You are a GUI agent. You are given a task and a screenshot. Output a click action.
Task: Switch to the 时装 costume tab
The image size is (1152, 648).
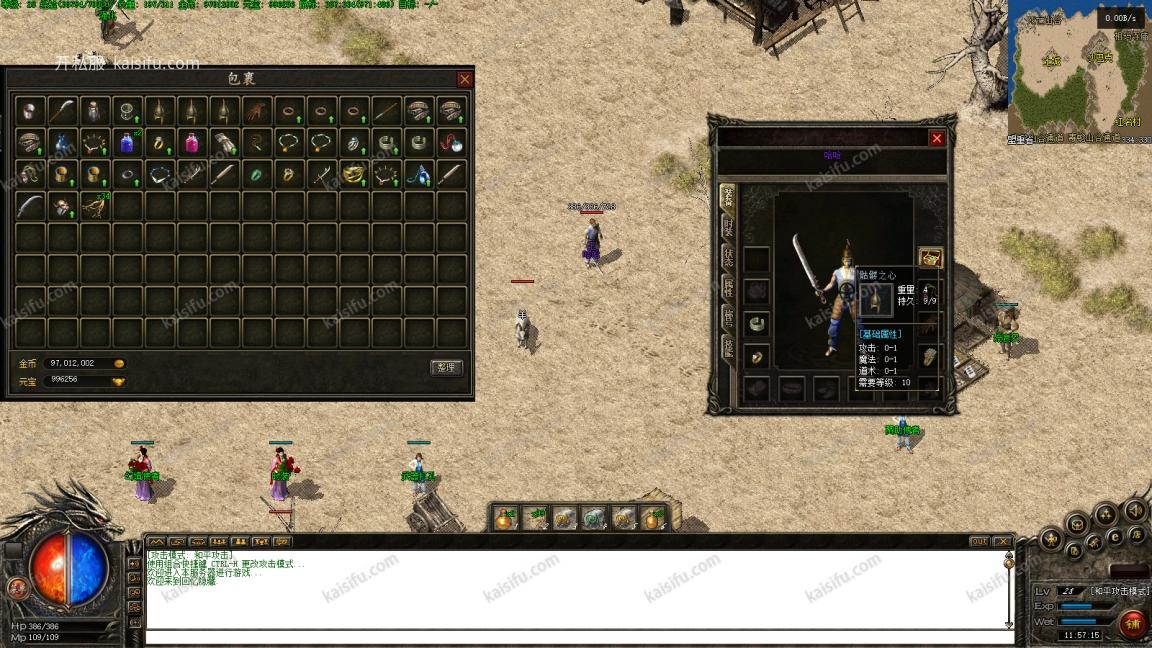[x=727, y=227]
